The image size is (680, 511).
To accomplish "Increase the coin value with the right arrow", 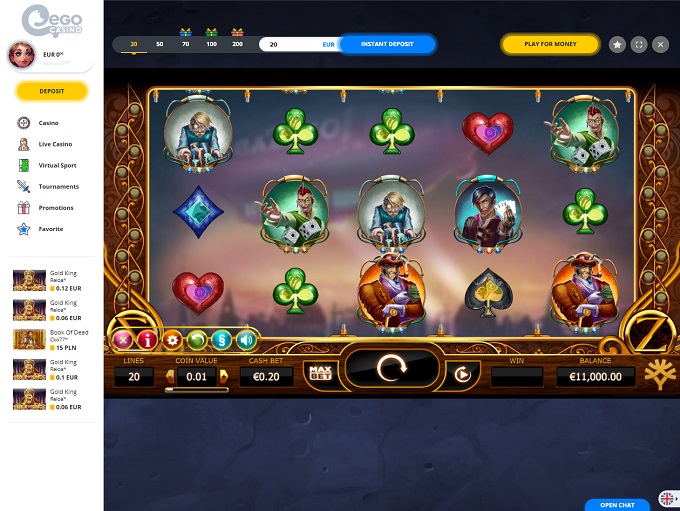I will (x=223, y=376).
